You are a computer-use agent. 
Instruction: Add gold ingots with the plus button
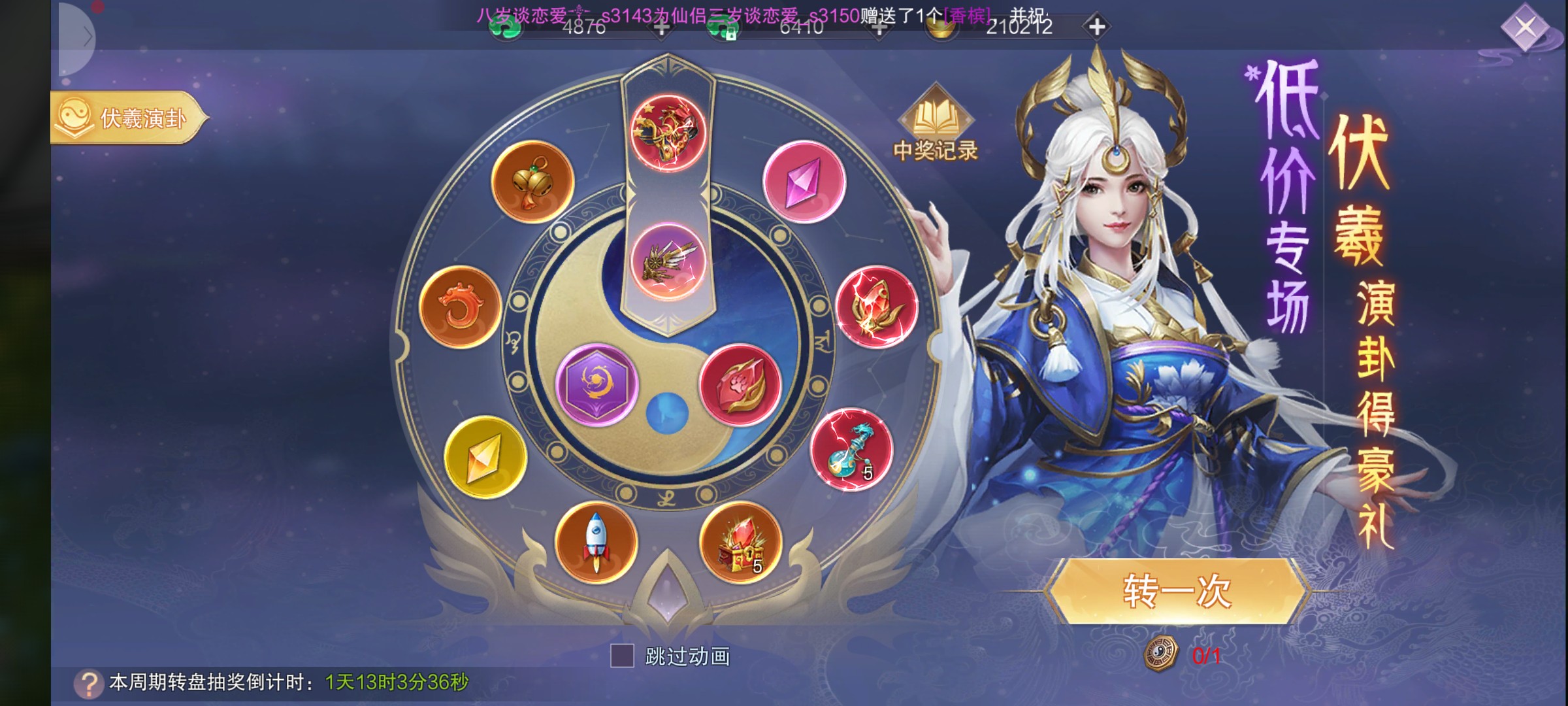(x=1097, y=27)
